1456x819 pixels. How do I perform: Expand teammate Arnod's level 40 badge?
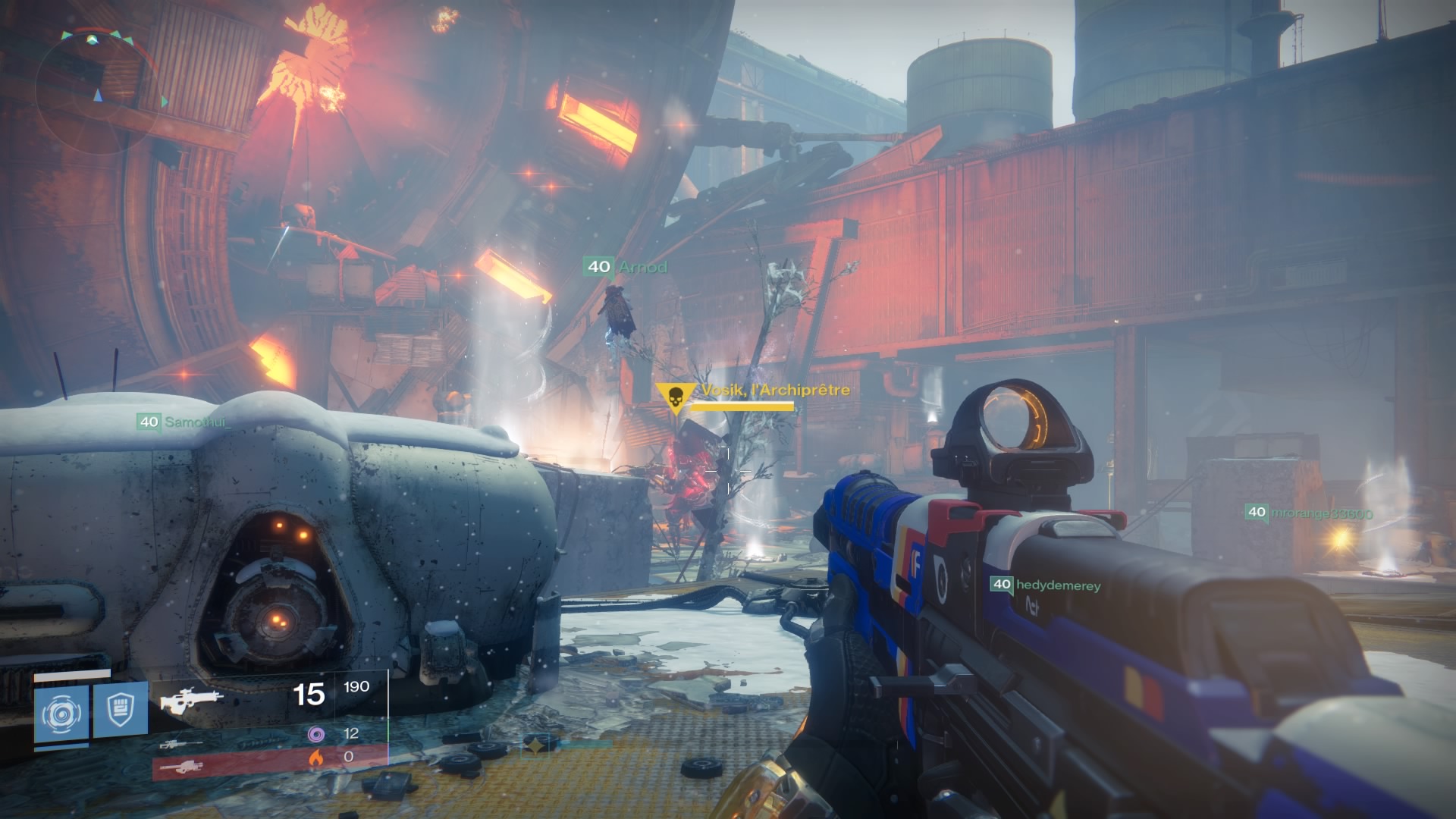point(598,267)
